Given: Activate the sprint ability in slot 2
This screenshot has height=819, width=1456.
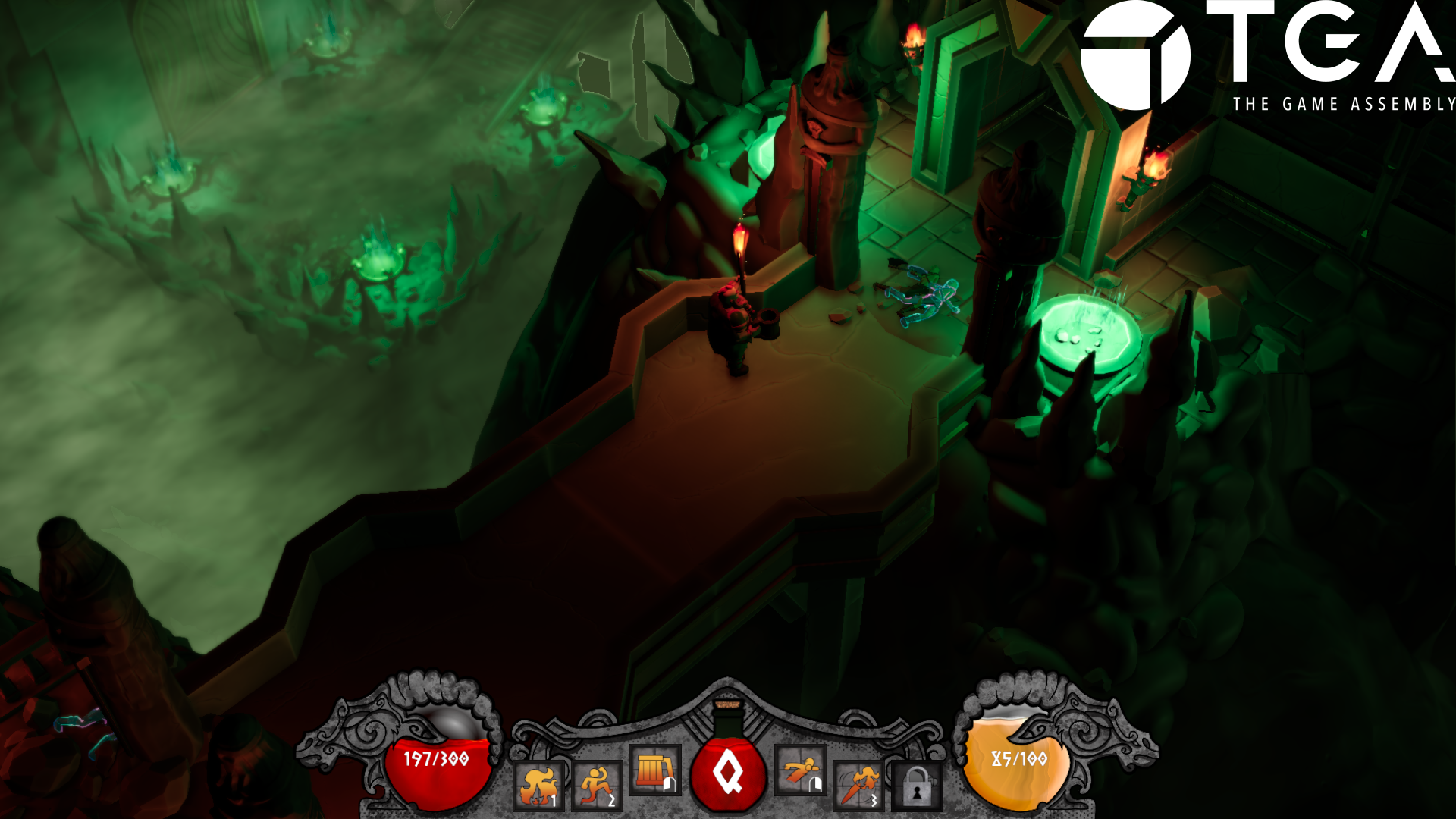Looking at the screenshot, I should [598, 785].
